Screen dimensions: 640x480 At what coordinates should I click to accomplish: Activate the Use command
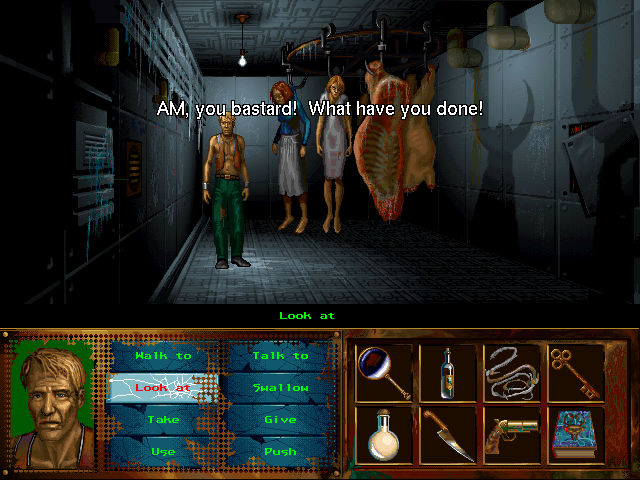coord(163,452)
